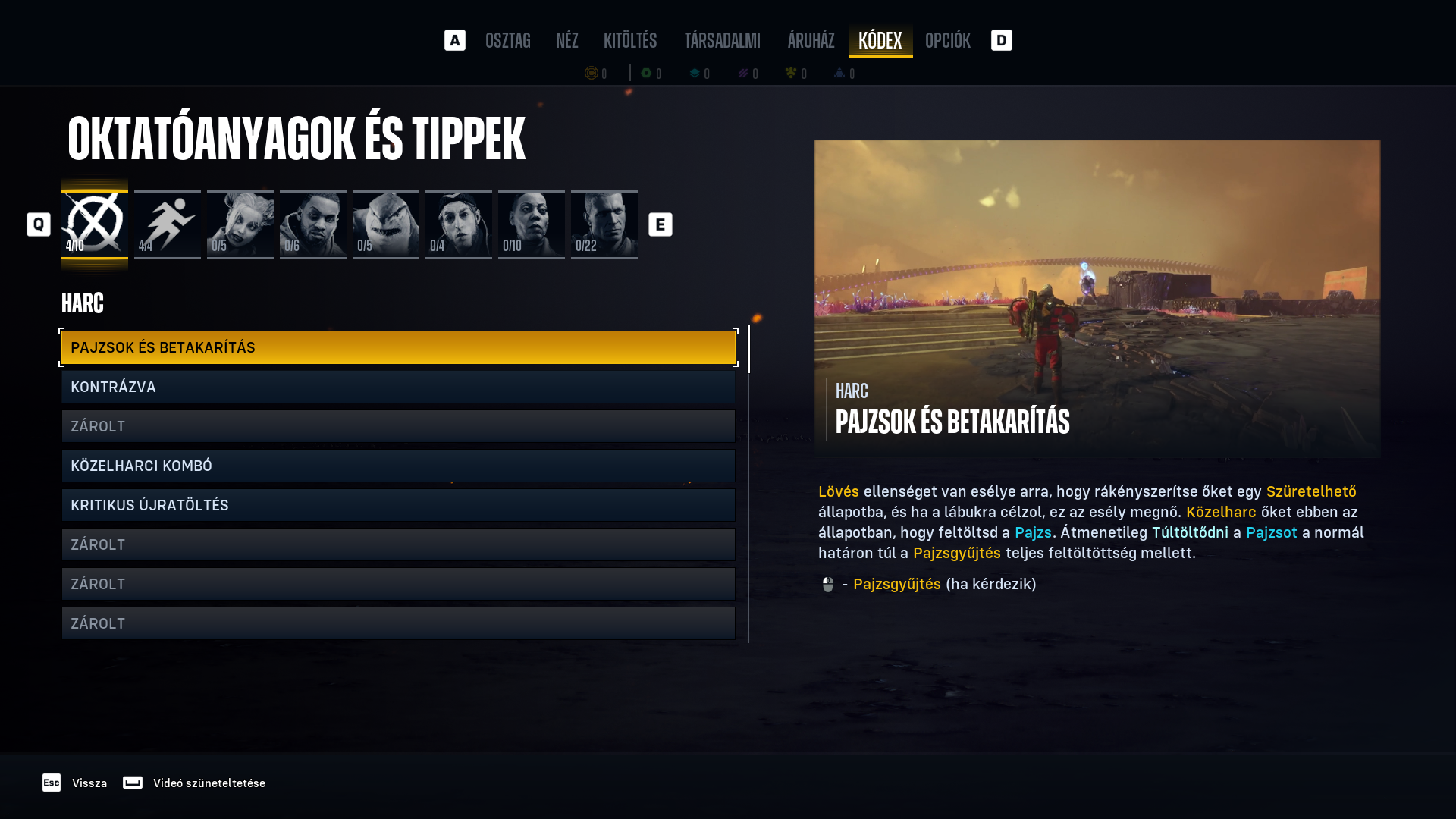This screenshot has width=1456, height=819.
Task: Visit the Áruház store tab
Action: [x=811, y=40]
